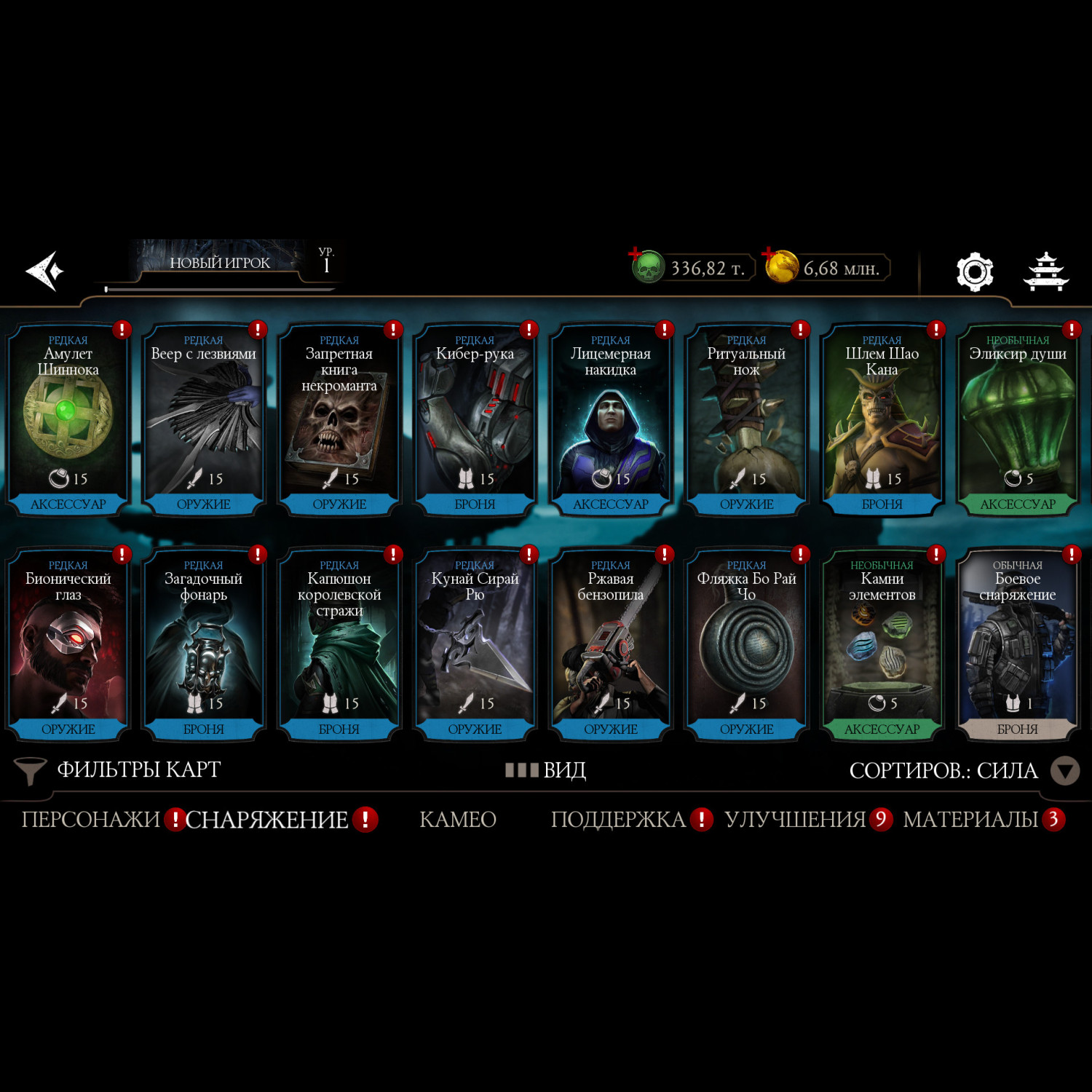The height and width of the screenshot is (1092, 1092).
Task: Open the Улучшения tab
Action: point(795,820)
